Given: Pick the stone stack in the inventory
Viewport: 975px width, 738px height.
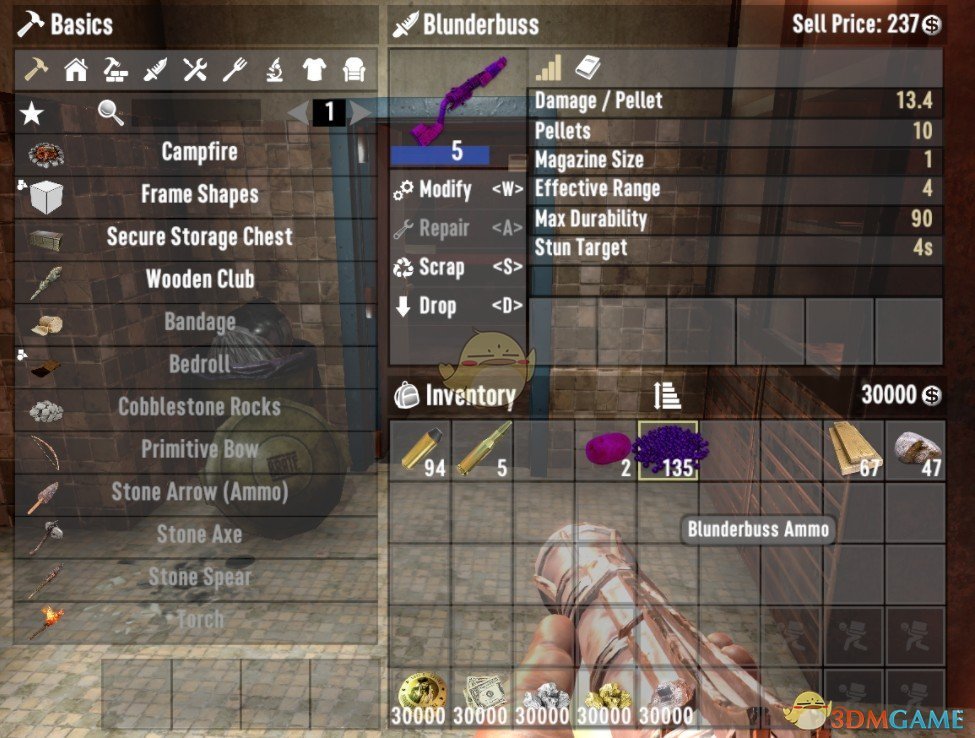Looking at the screenshot, I should [916, 450].
